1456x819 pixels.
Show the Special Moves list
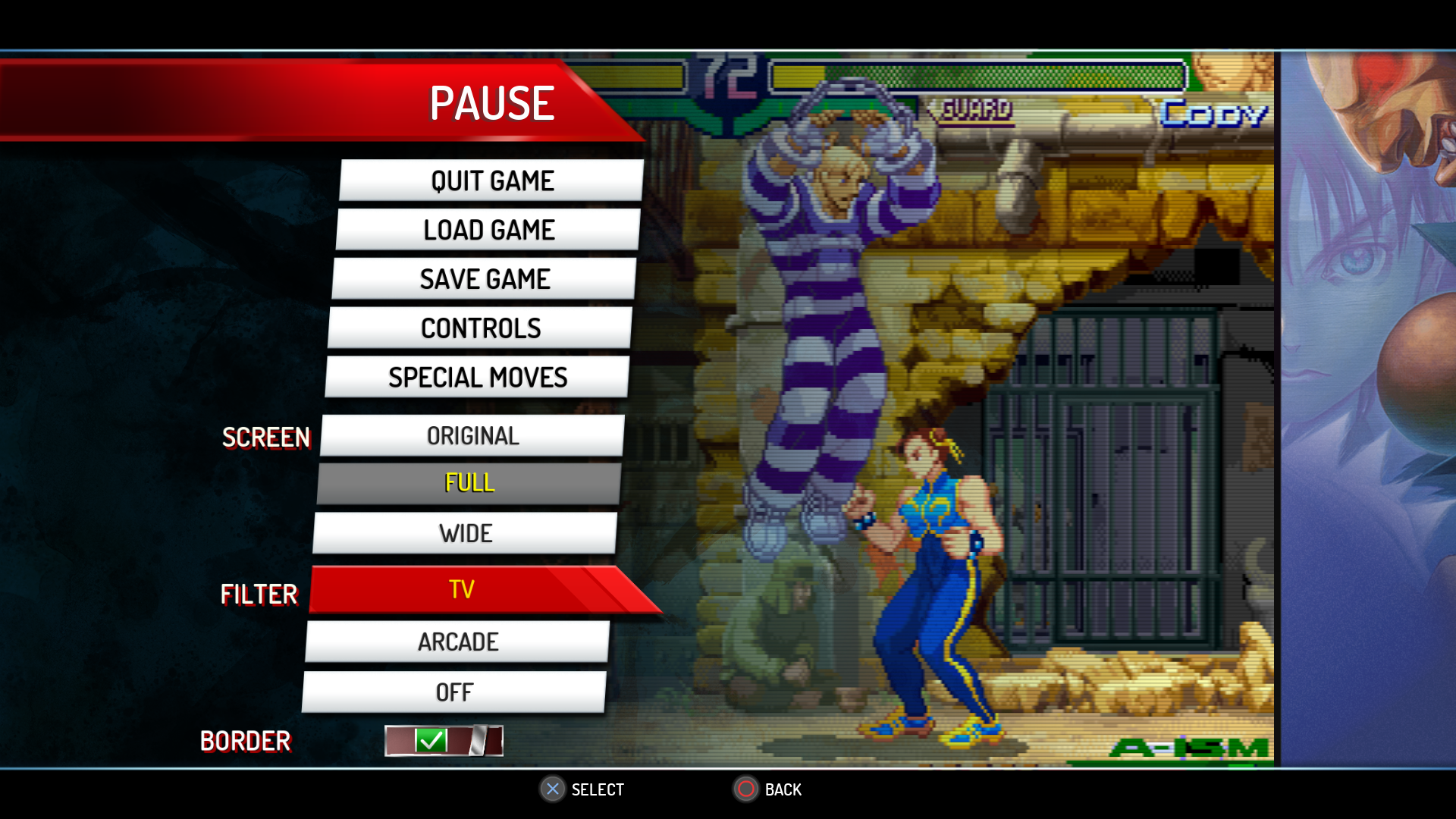478,377
